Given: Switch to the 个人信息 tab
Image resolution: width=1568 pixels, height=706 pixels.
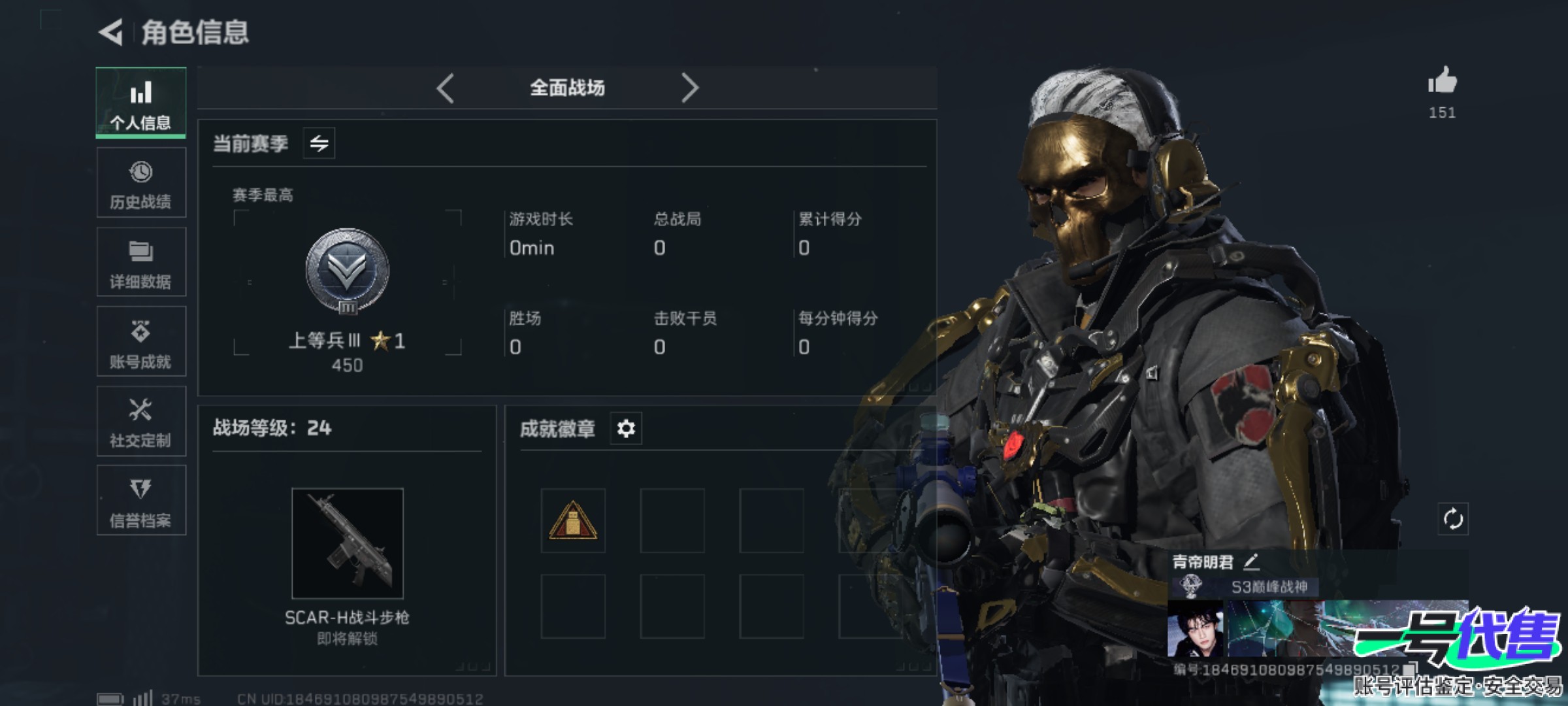Looking at the screenshot, I should coord(141,103).
